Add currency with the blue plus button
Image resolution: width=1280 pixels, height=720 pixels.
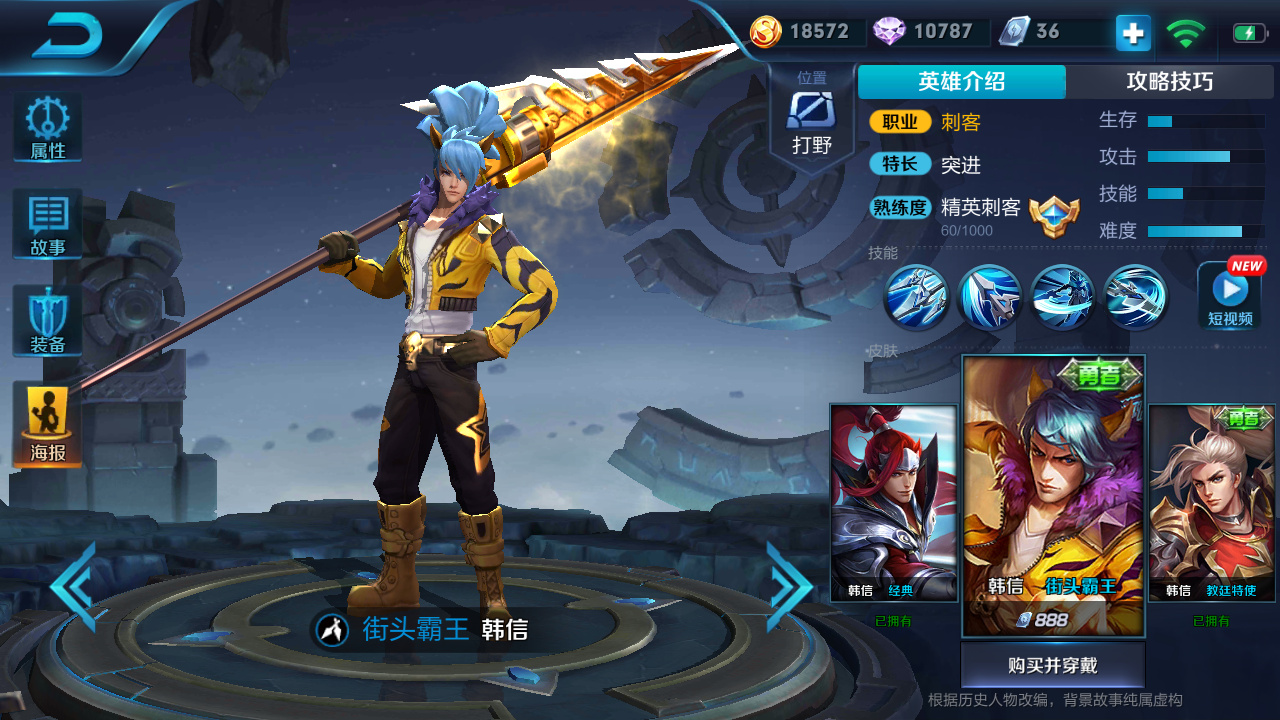(x=1133, y=33)
